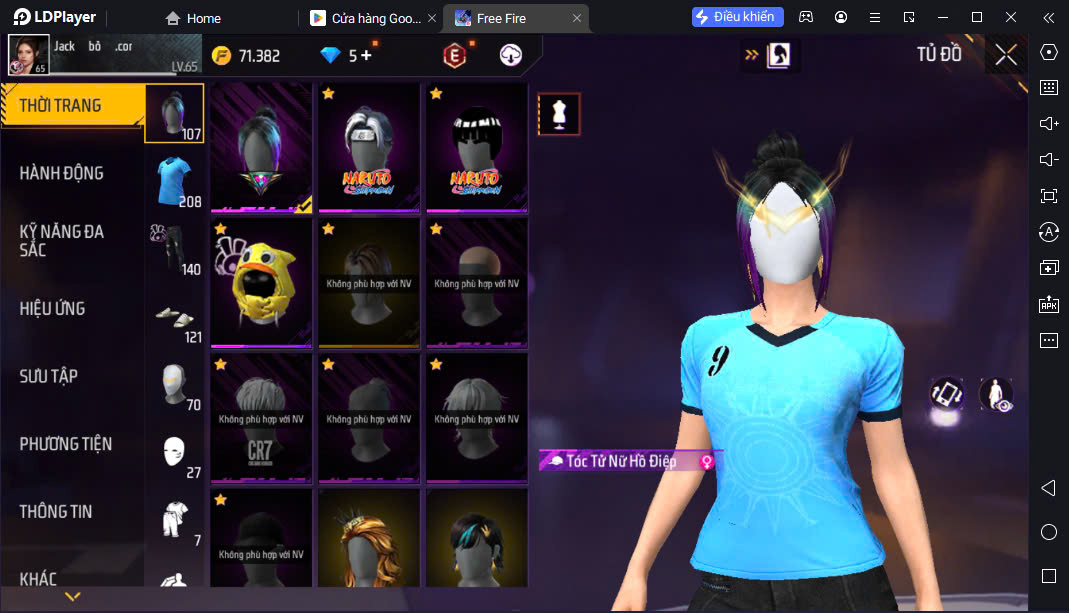Switch to the HÀNH ĐỘNG tab
Viewport: 1069px width, 613px height.
62,173
